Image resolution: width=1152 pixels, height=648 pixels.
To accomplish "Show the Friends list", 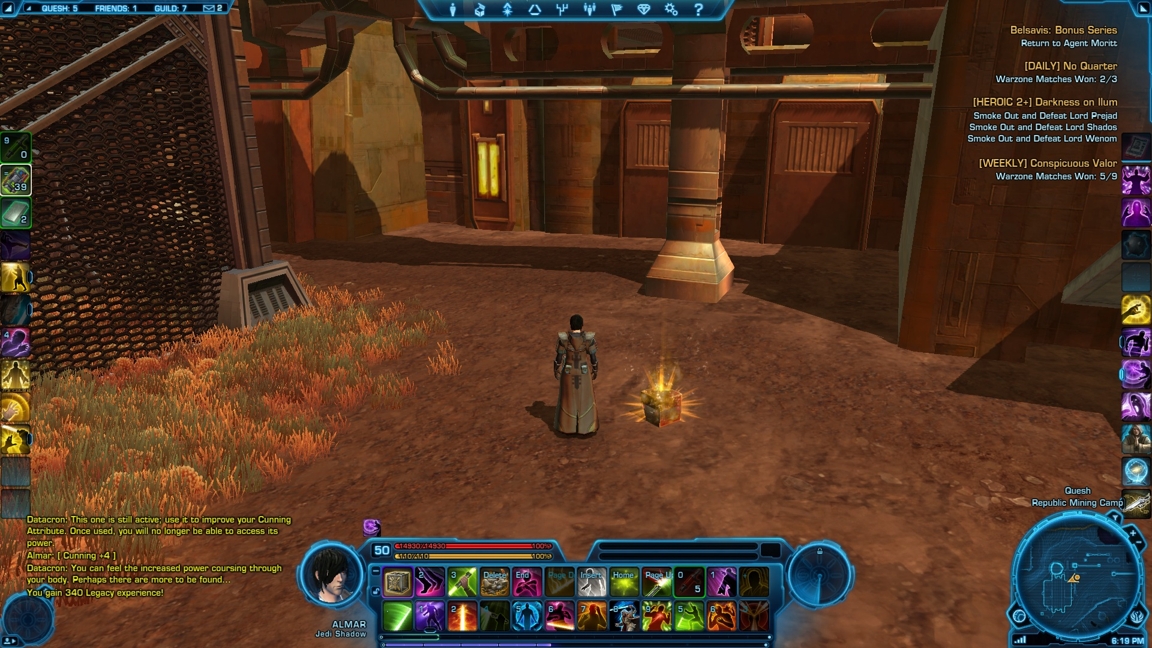I will pos(118,8).
